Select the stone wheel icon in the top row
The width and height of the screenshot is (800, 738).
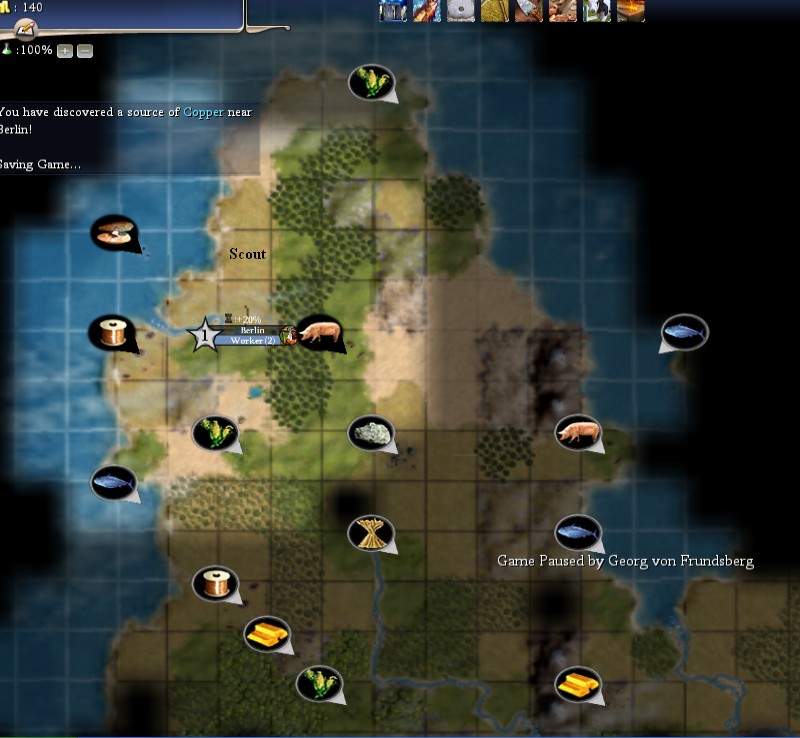(460, 10)
